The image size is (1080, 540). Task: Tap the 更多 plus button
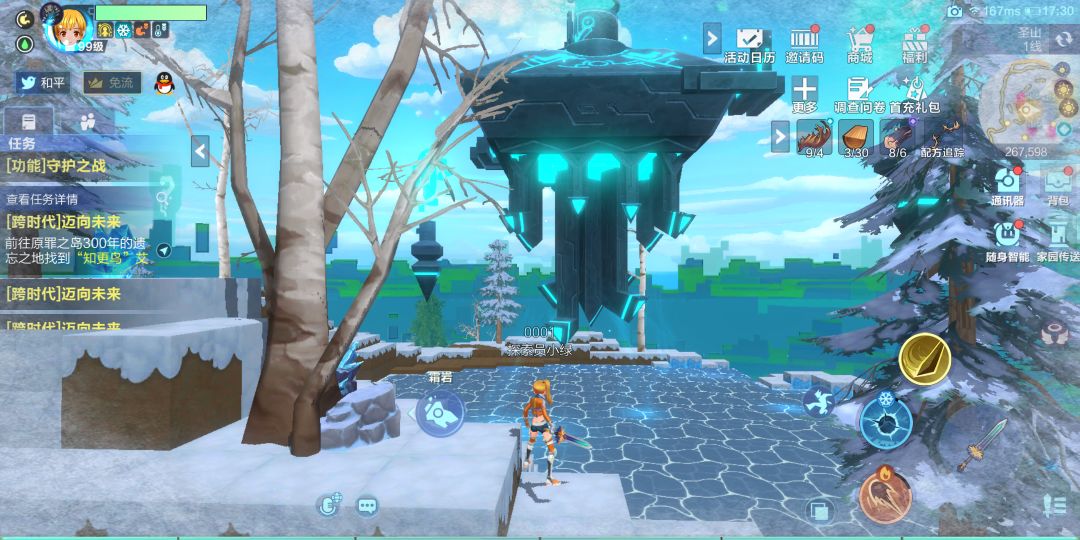(805, 92)
